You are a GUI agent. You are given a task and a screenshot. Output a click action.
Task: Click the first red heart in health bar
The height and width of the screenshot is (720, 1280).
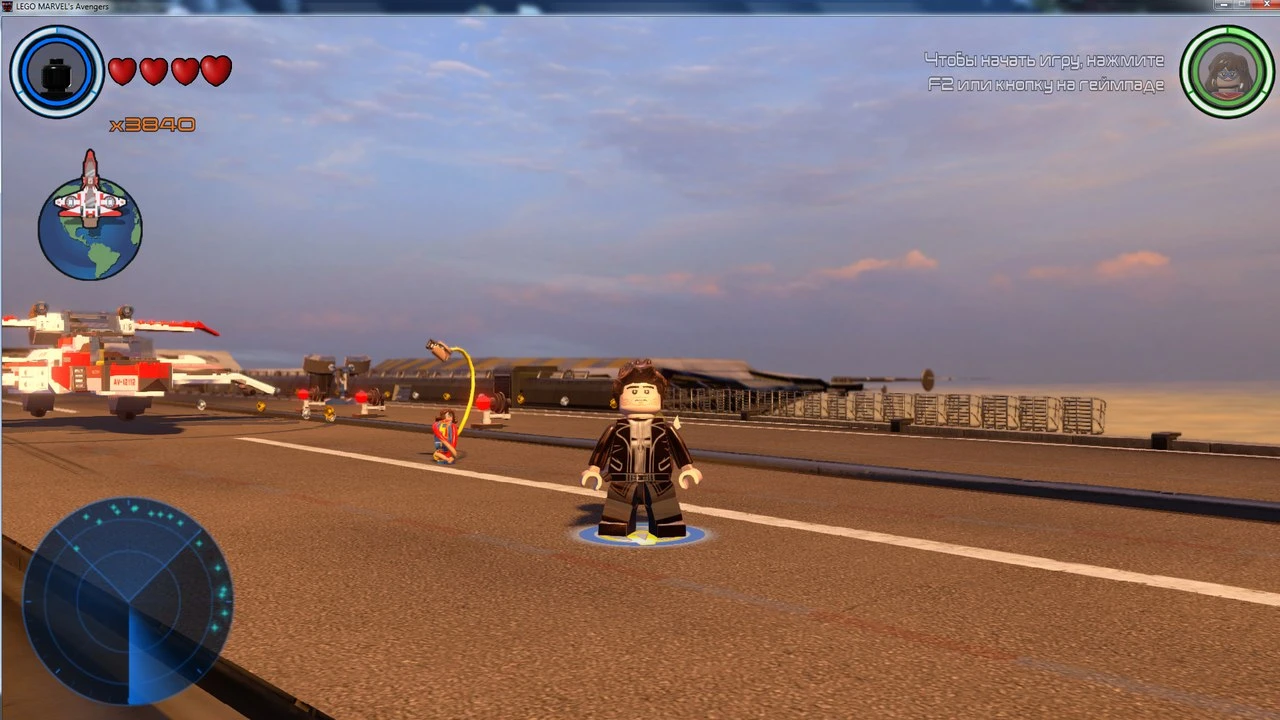pyautogui.click(x=122, y=70)
